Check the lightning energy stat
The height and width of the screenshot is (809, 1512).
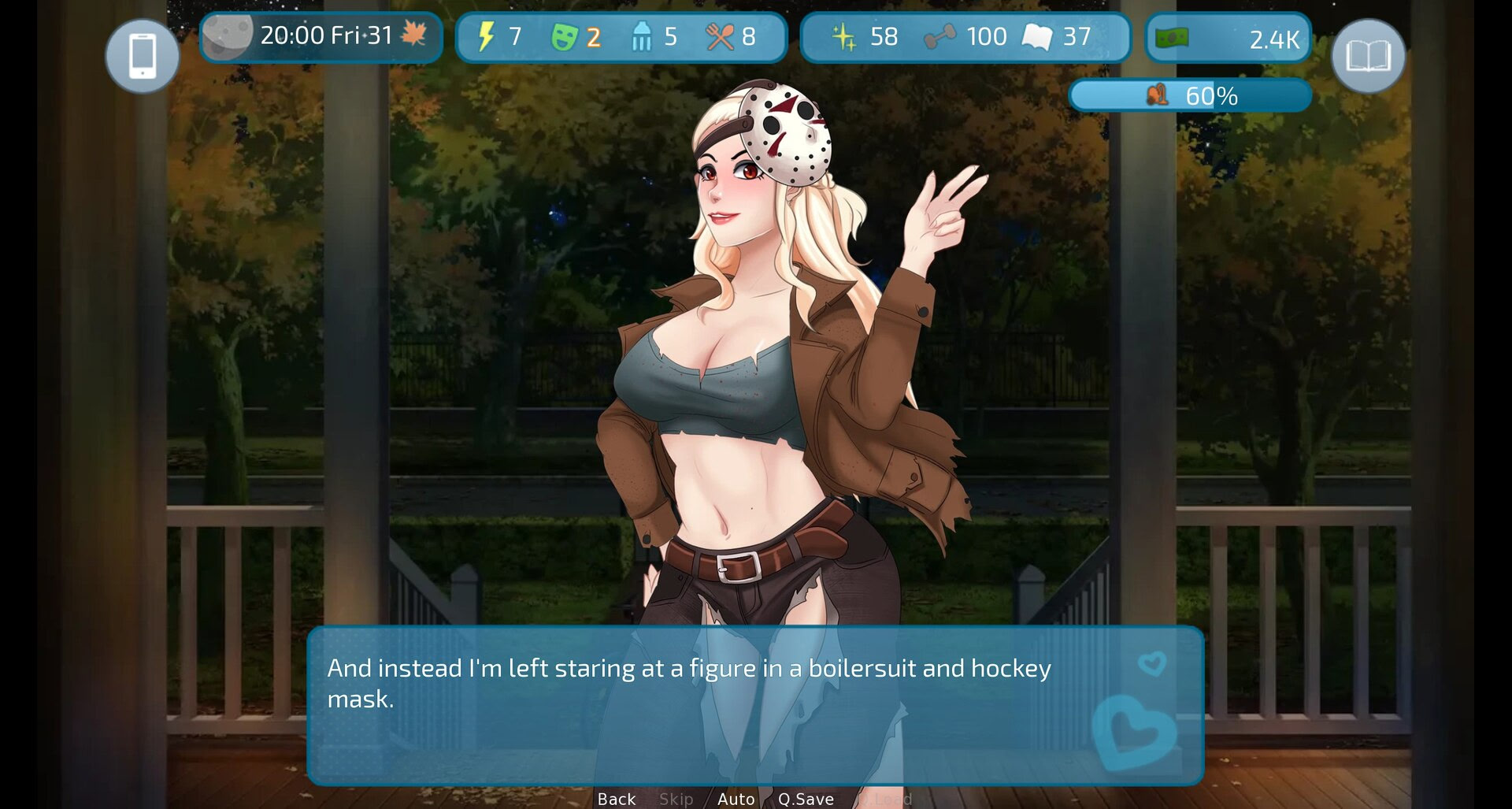point(487,35)
